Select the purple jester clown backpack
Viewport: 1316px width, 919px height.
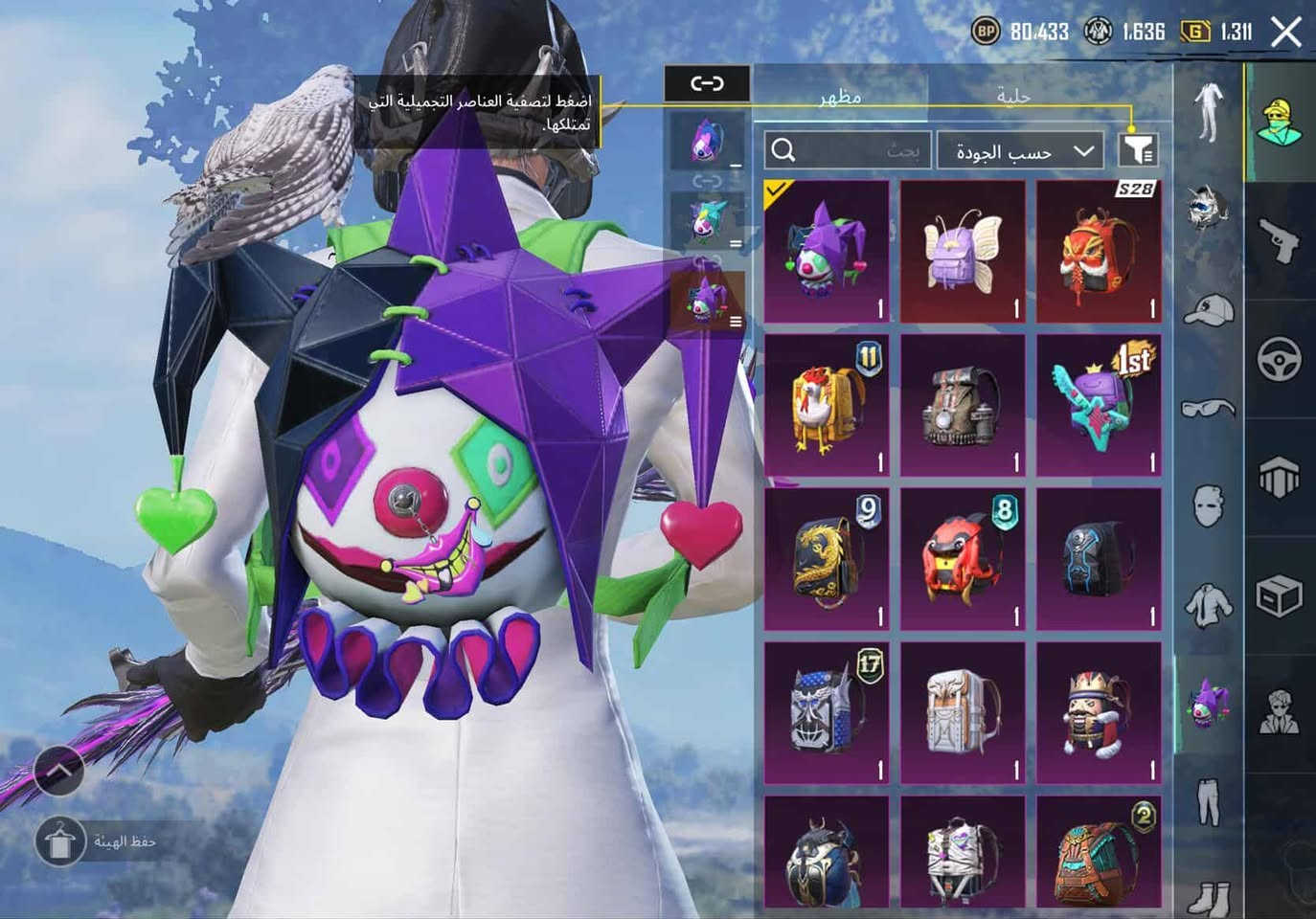827,252
